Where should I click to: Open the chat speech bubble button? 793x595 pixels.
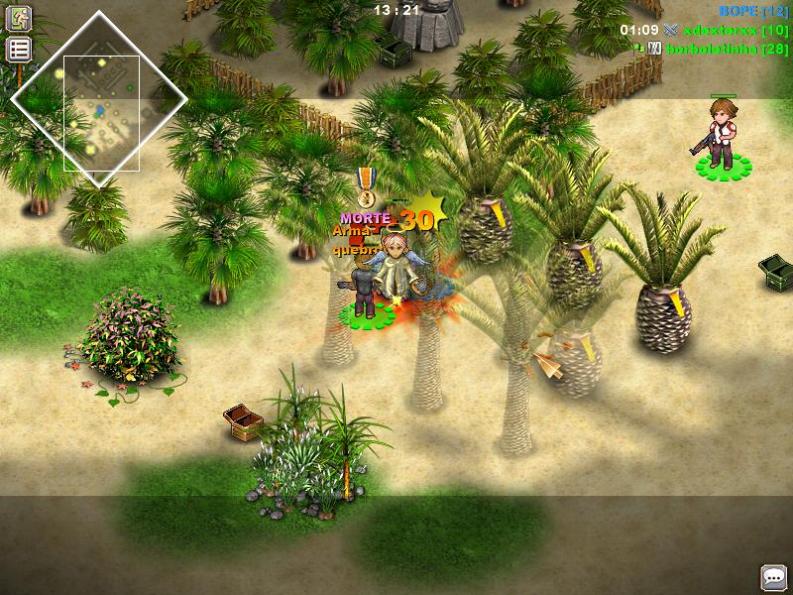point(773,577)
